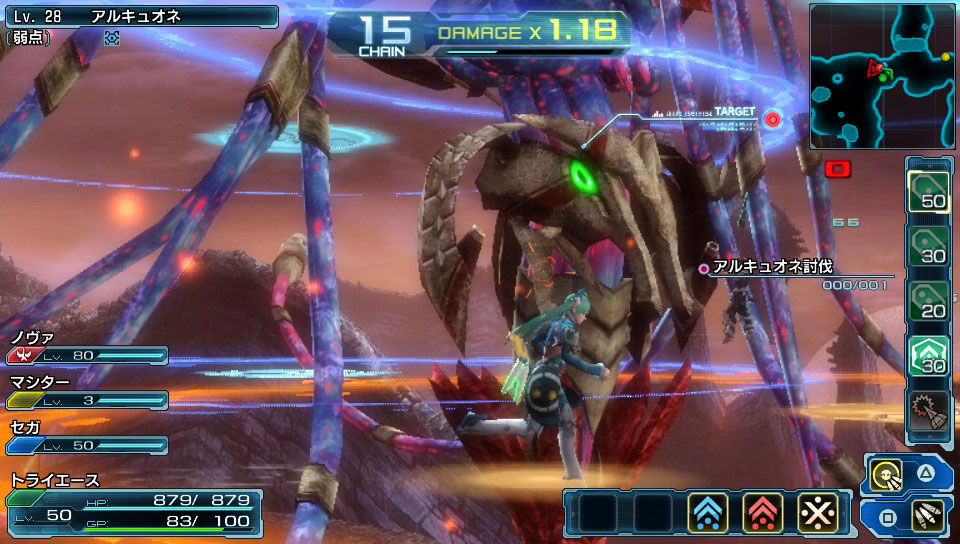Viewport: 960px width, 544px height.
Task: Click the アルキュオネ enemy name panel
Action: 140,16
